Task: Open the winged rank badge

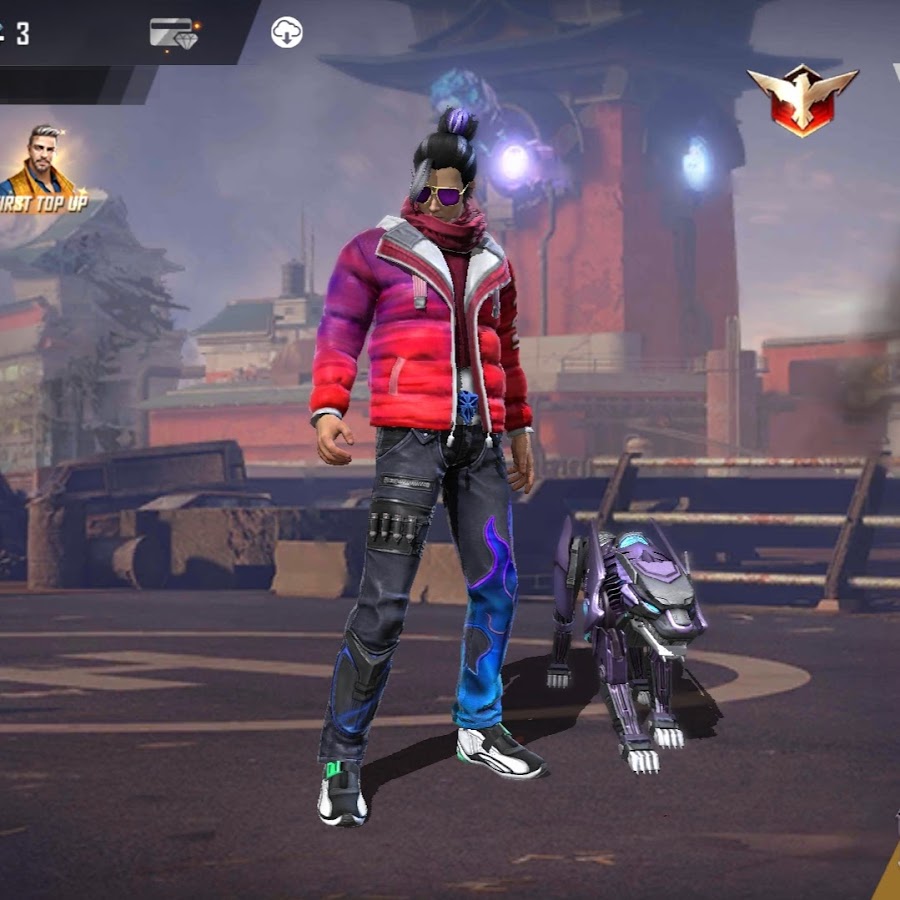Action: coord(802,98)
